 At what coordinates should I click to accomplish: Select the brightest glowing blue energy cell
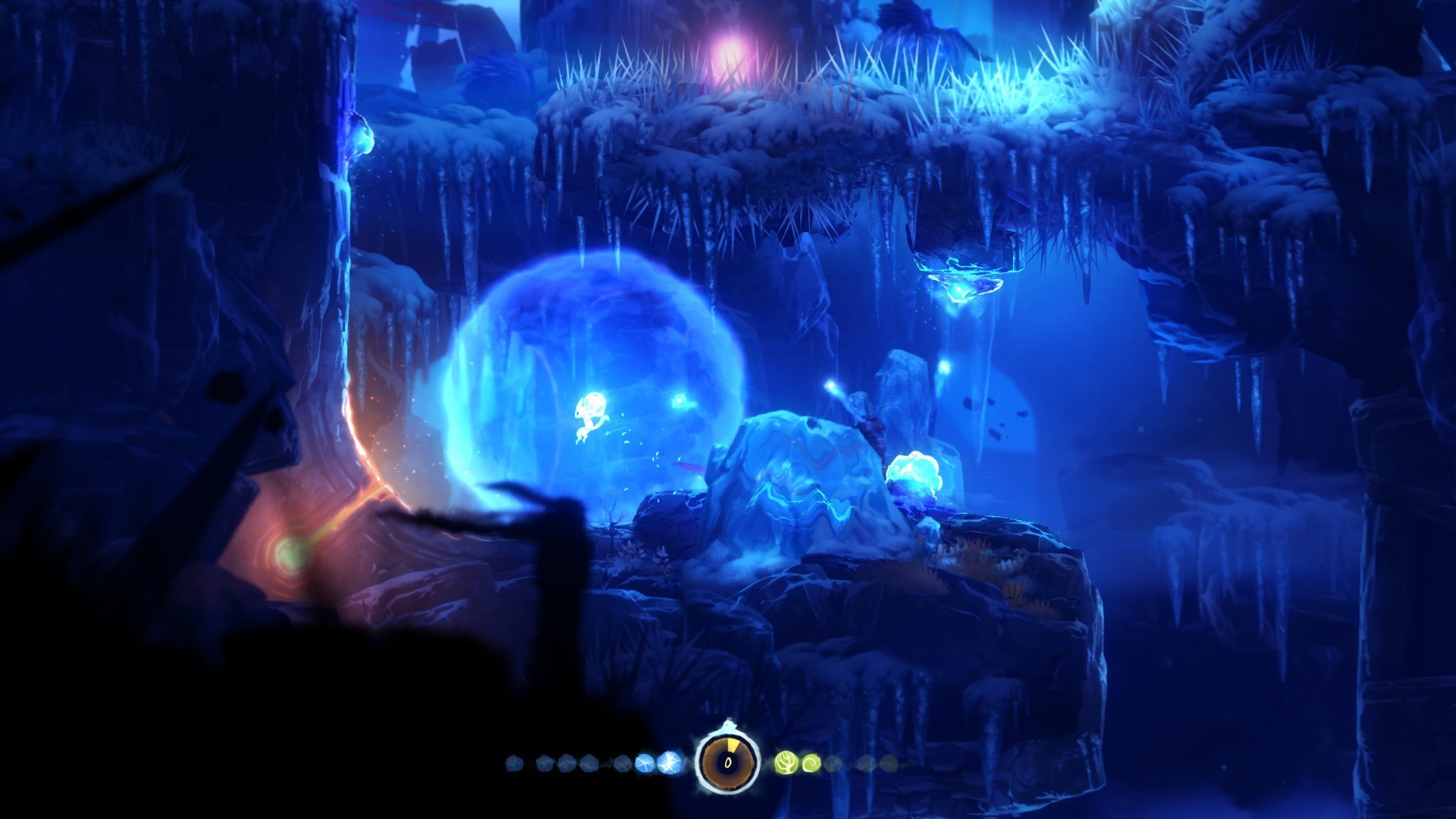(669, 761)
